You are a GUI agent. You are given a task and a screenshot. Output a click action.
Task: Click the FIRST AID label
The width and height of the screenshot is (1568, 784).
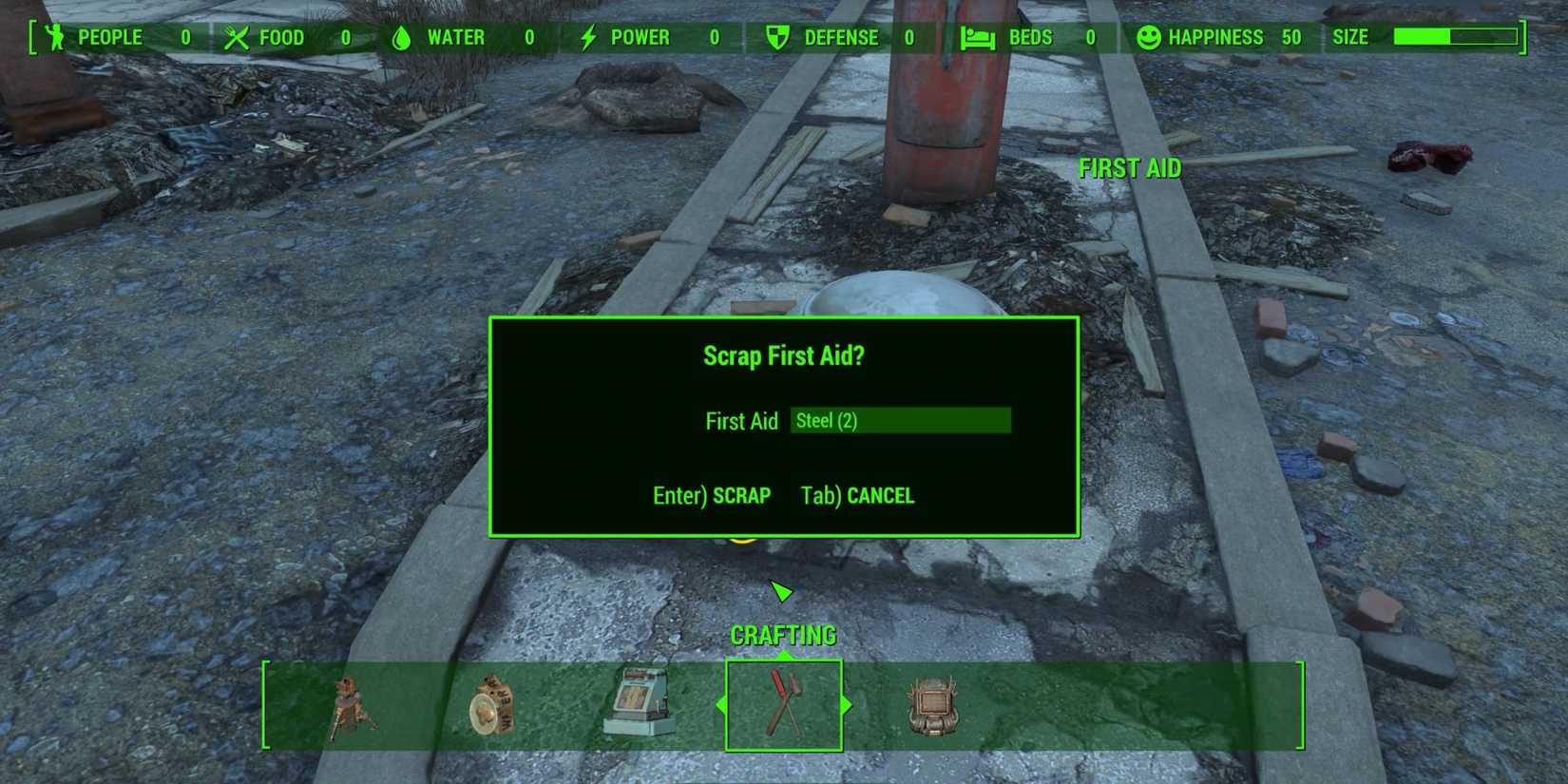tap(1130, 168)
